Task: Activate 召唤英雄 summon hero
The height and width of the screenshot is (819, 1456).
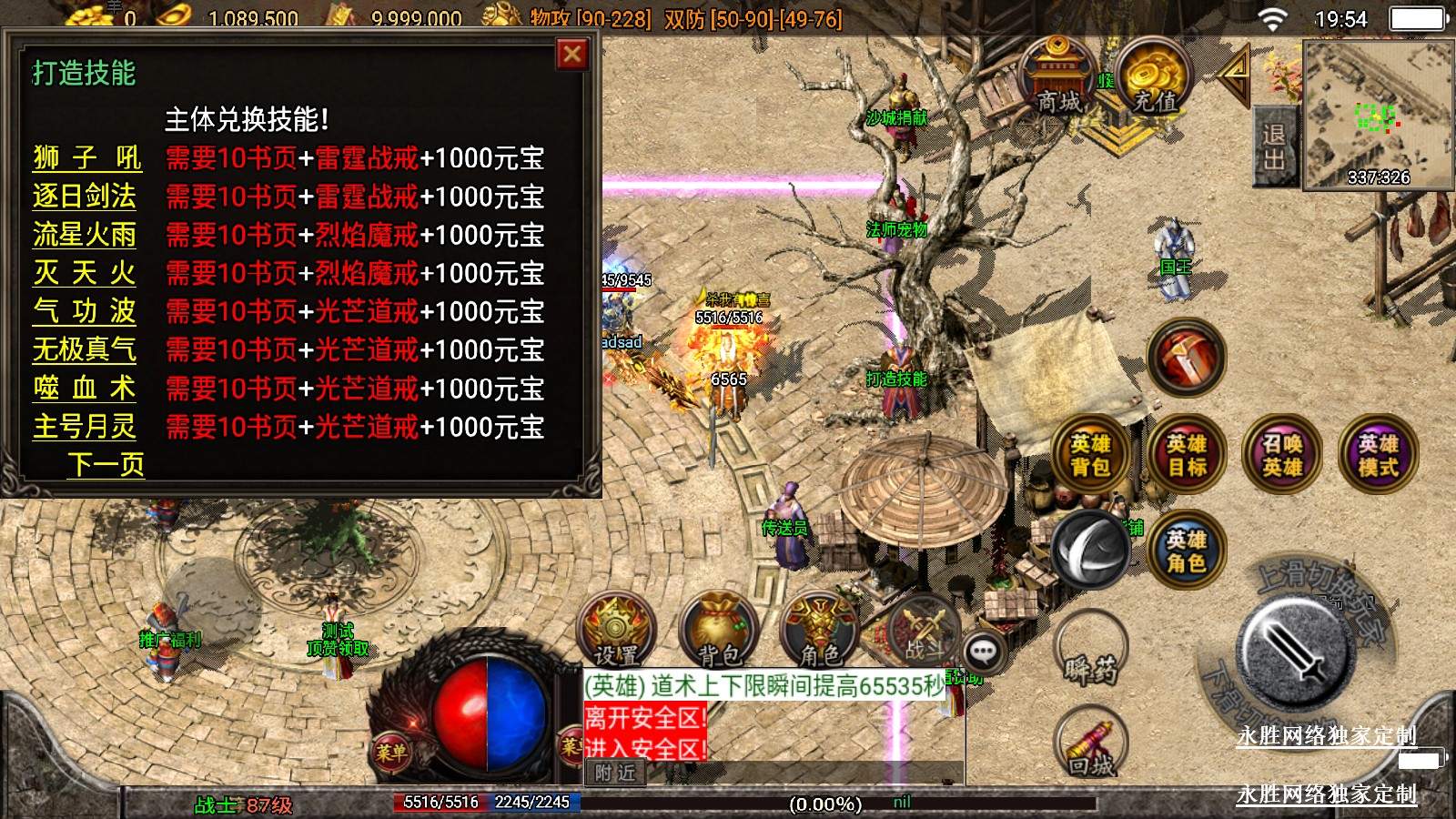Action: pos(1281,455)
